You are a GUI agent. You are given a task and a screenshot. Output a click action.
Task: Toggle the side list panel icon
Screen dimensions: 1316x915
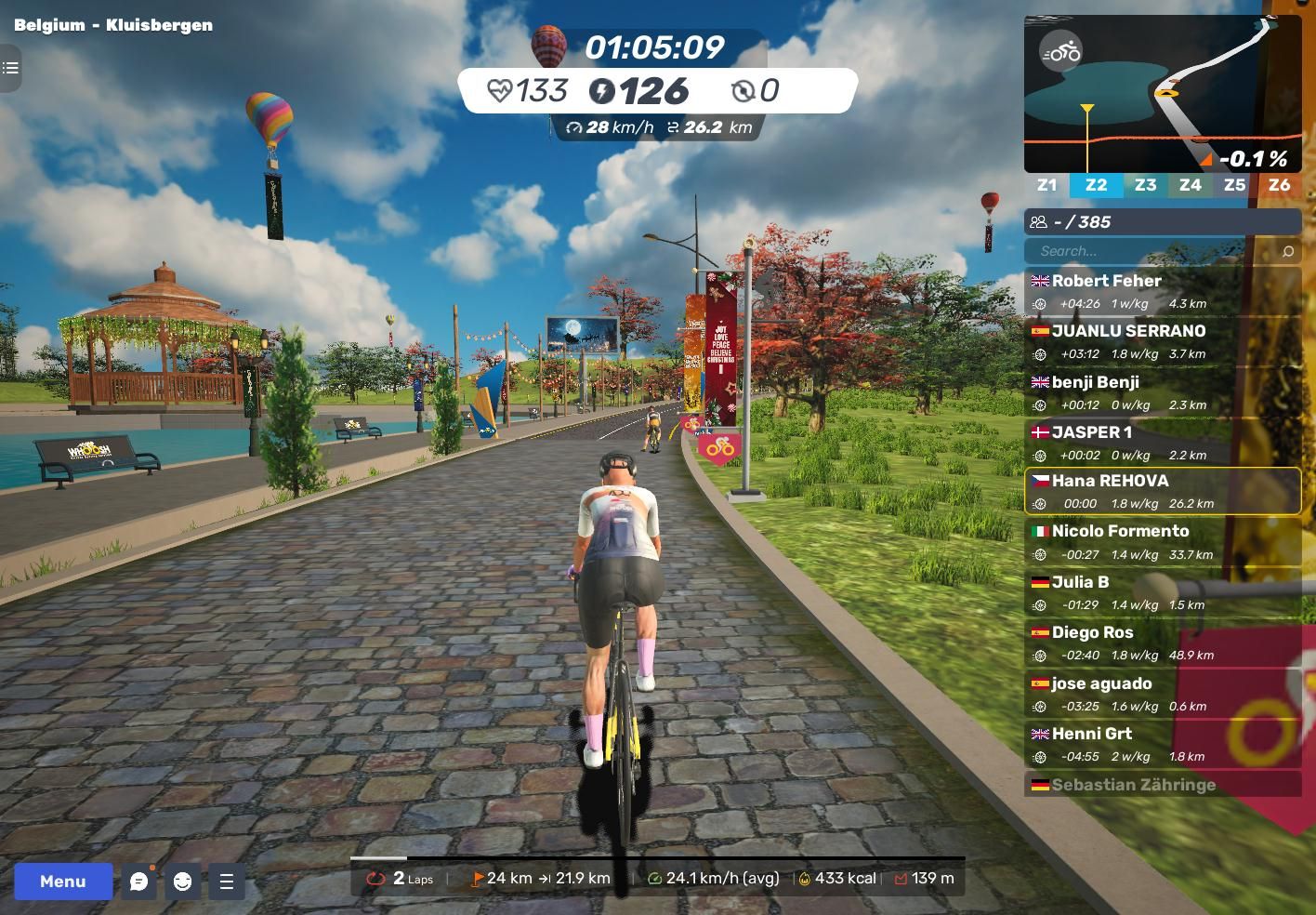[x=10, y=68]
